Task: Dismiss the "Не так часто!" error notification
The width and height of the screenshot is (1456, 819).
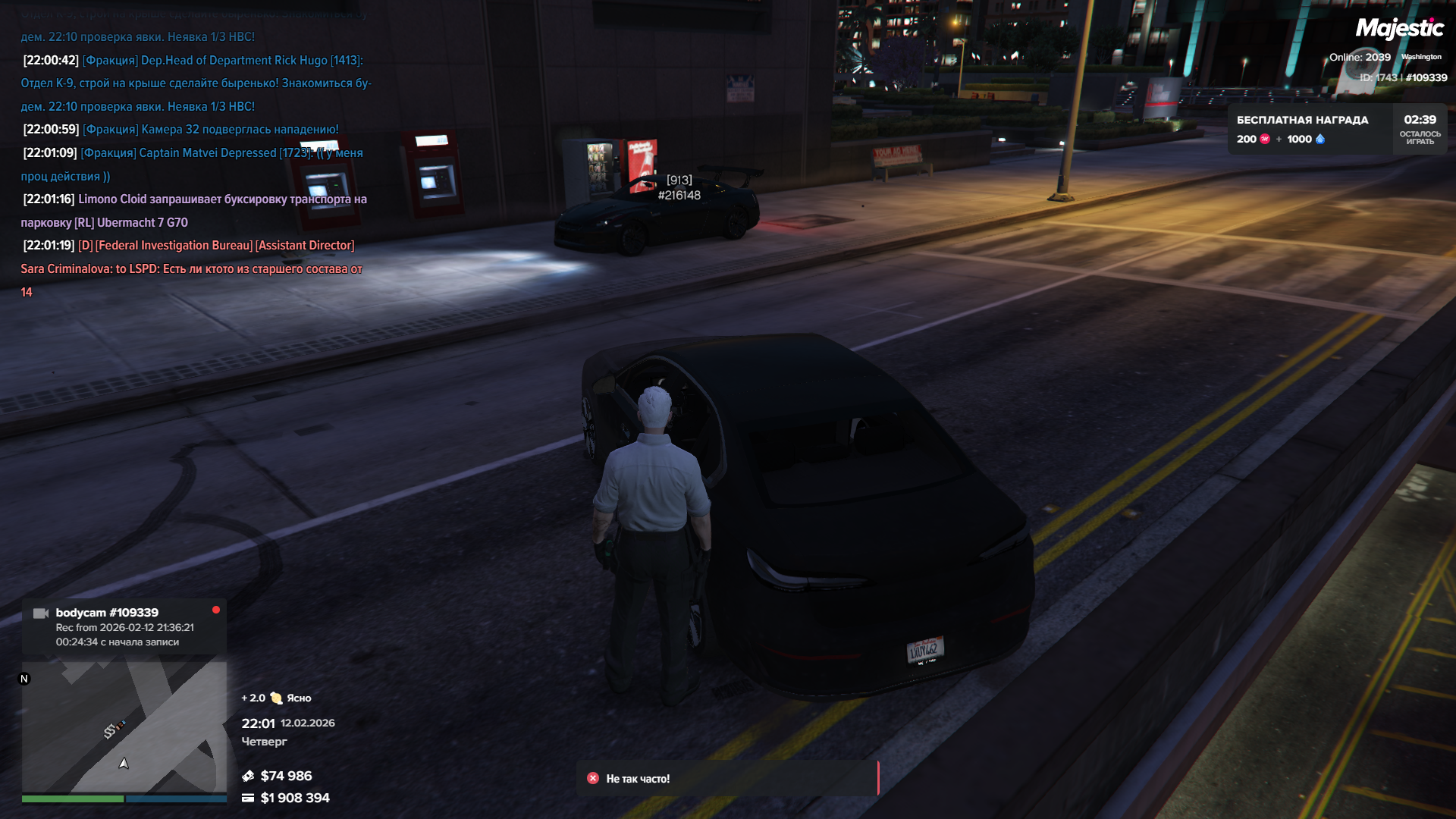Action: (x=593, y=778)
